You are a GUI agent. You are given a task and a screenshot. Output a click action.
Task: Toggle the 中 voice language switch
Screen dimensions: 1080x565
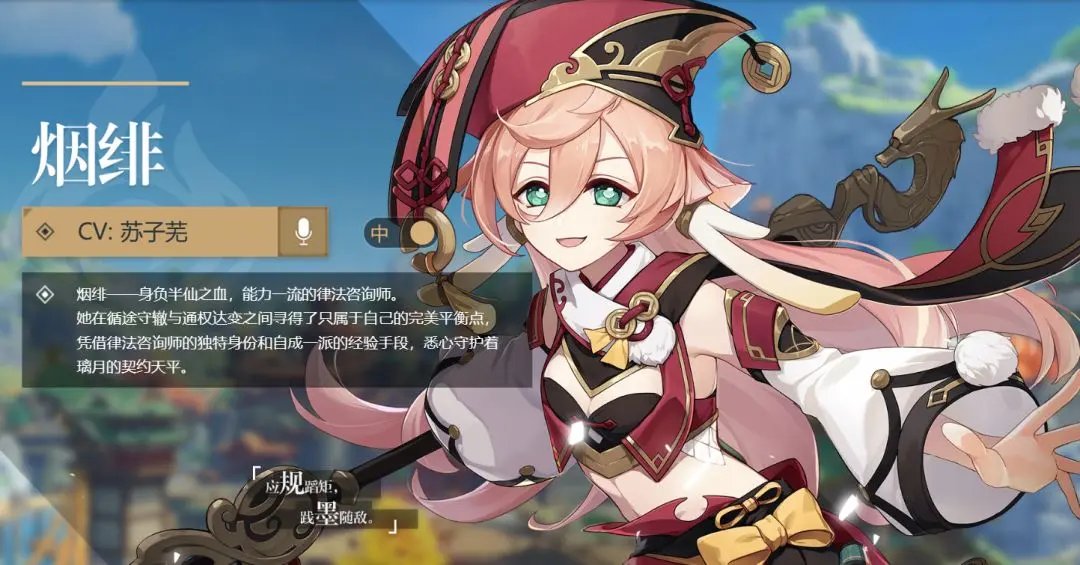point(401,233)
